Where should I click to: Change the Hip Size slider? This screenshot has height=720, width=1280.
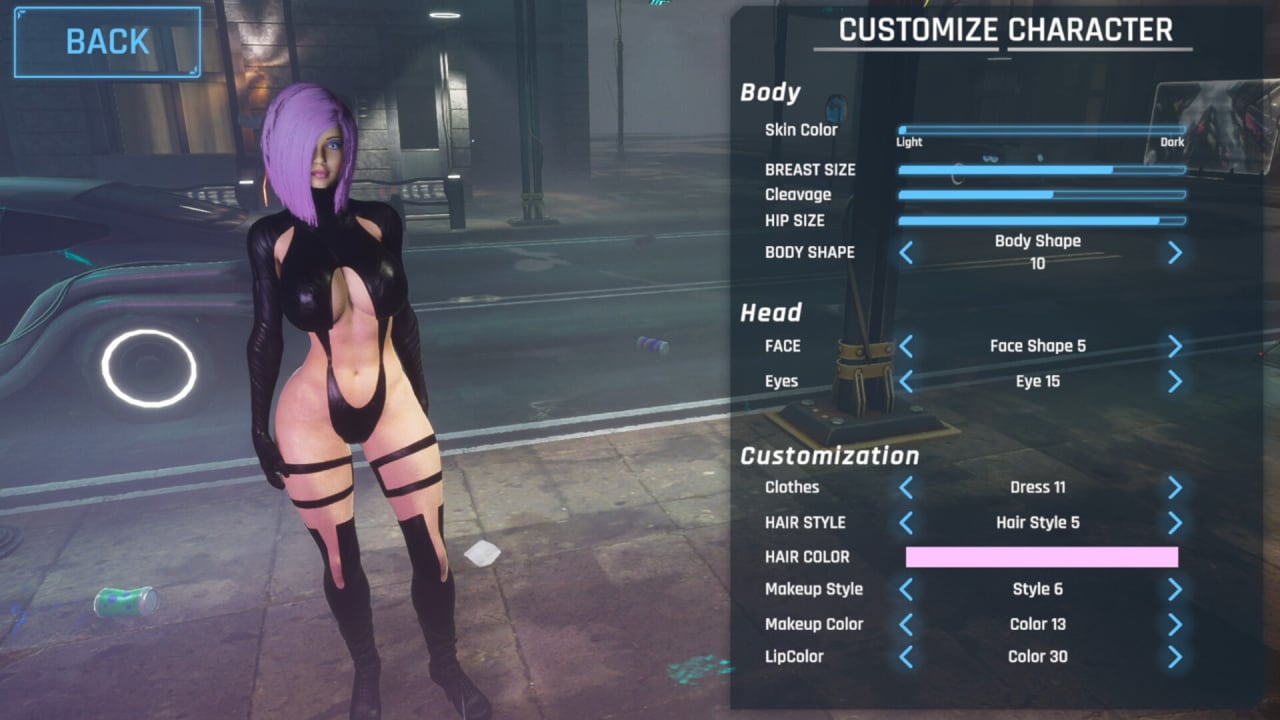1041,220
